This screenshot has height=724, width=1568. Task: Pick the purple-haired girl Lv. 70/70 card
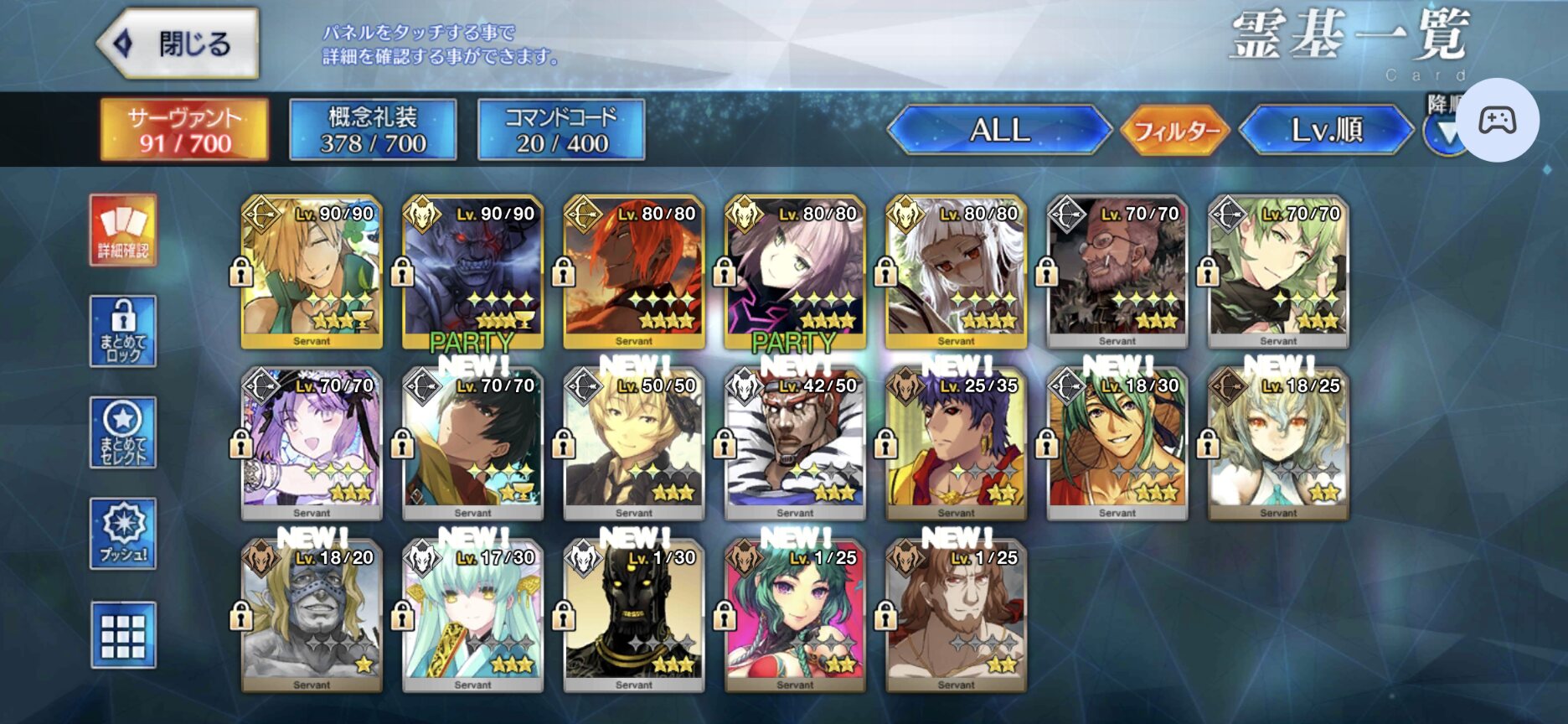point(312,444)
